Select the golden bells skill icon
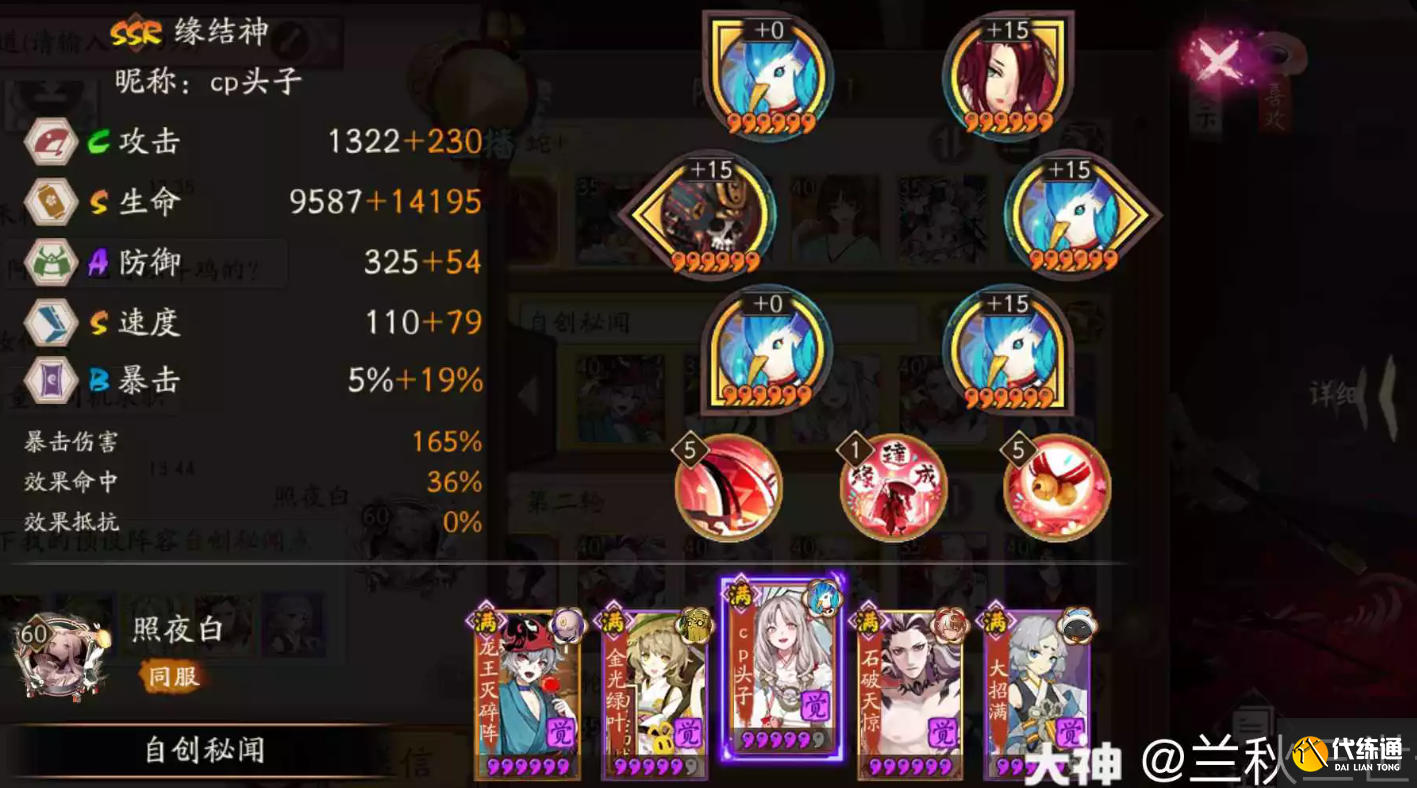 point(1057,489)
